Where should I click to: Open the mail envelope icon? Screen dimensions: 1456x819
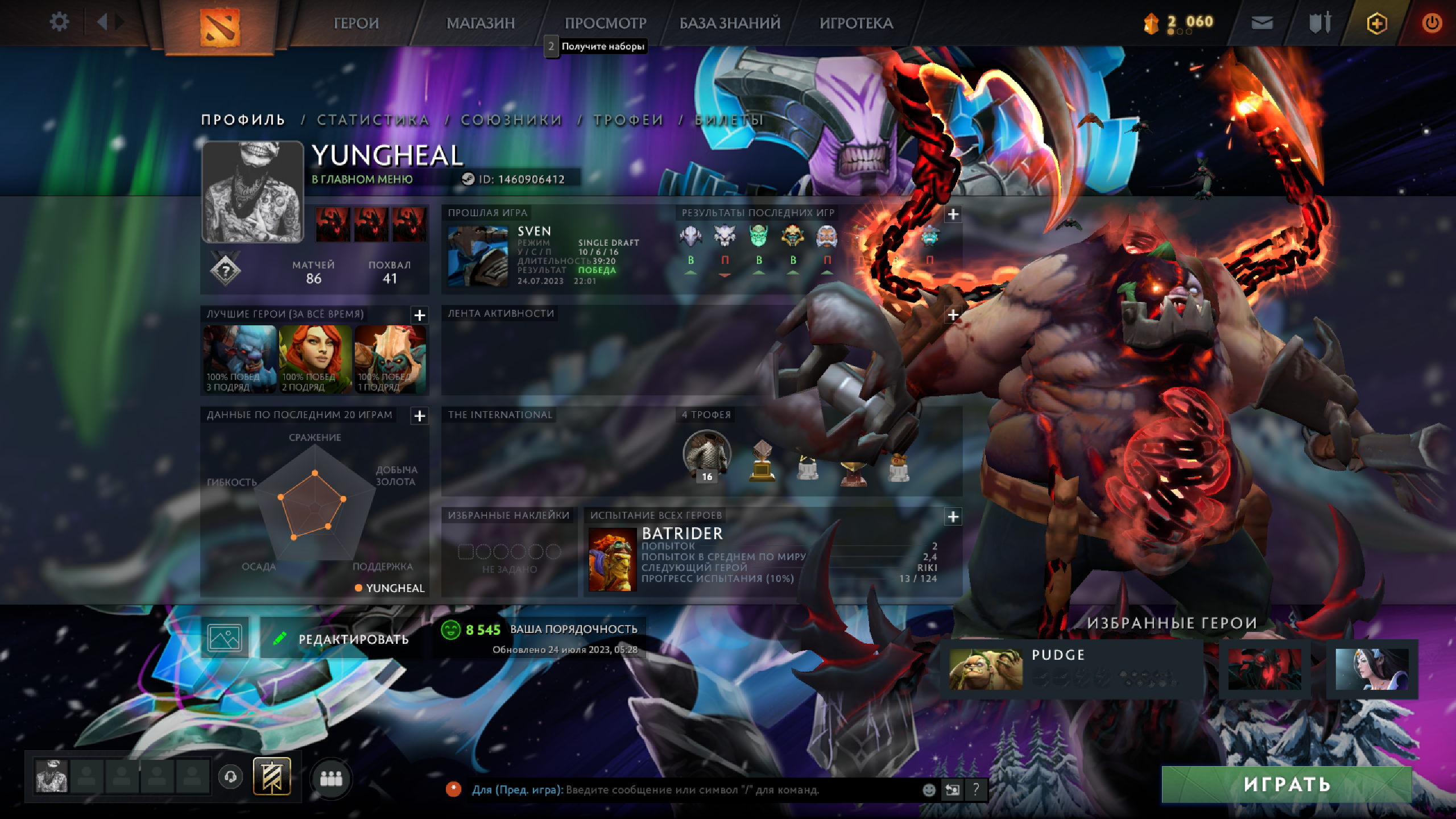click(x=1262, y=23)
